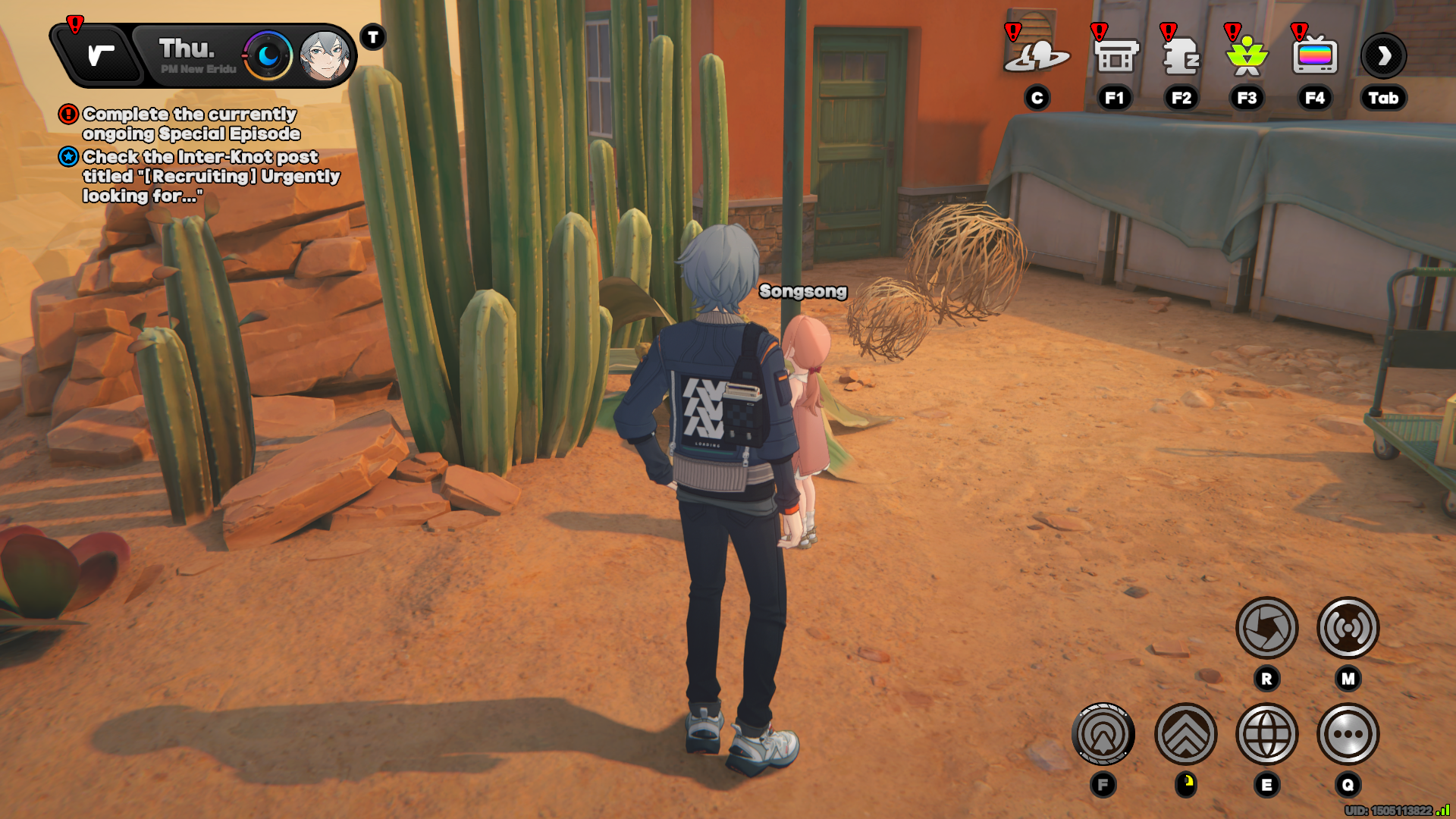Open the shop storefront icon
1456x819 pixels.
[1115, 55]
